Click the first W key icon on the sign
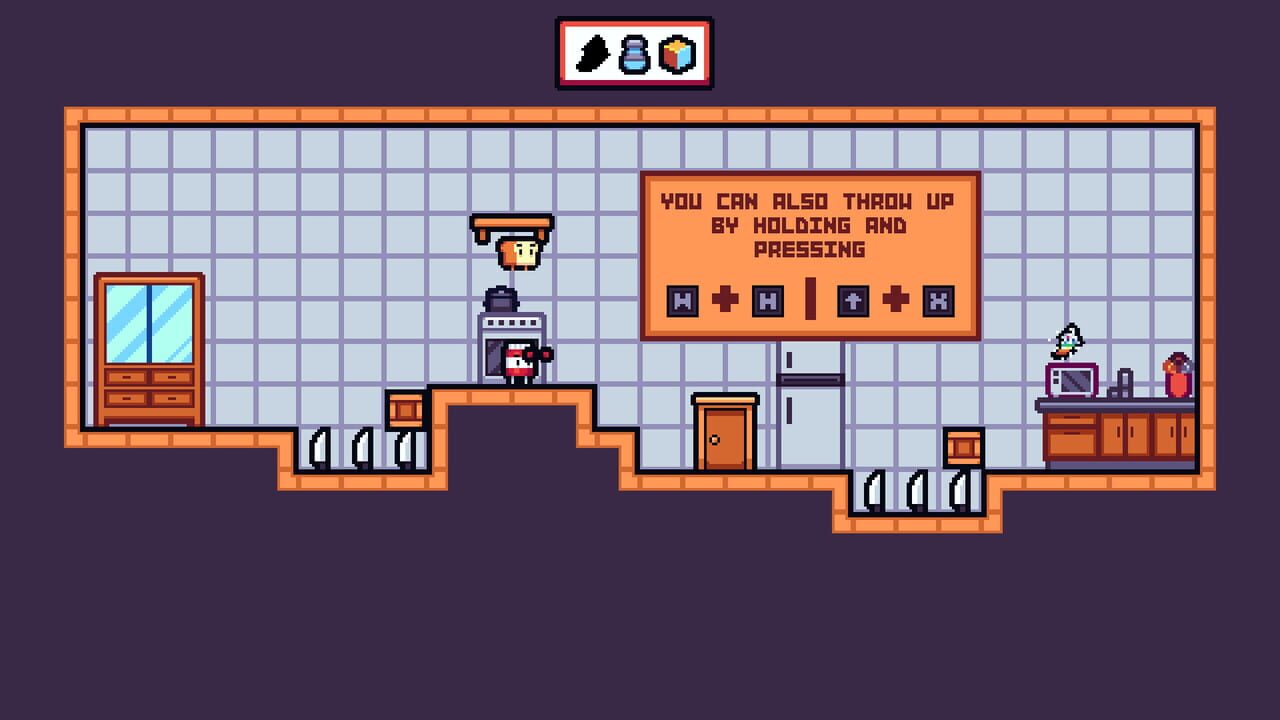This screenshot has height=720, width=1280. point(682,302)
